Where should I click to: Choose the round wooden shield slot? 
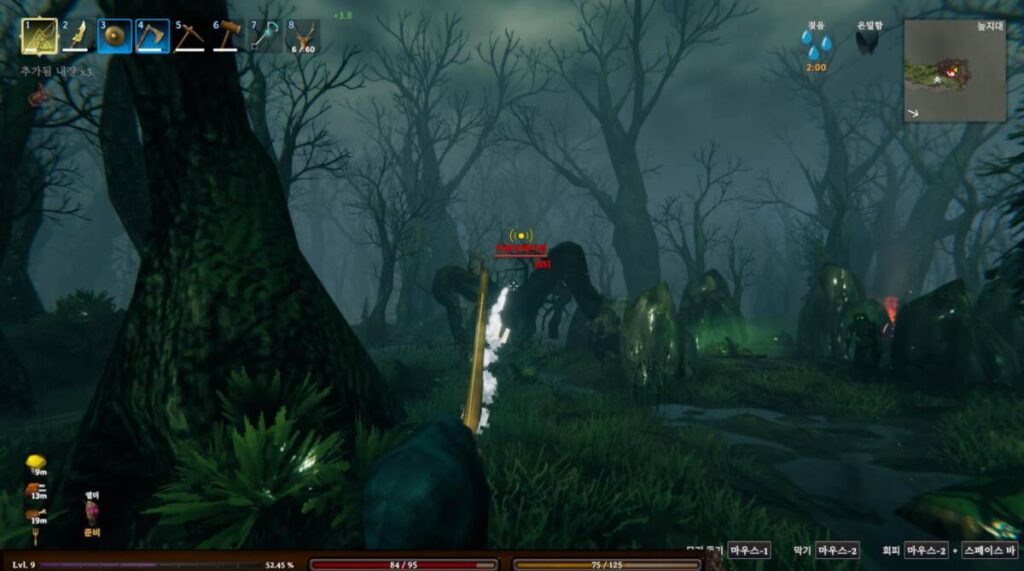115,36
